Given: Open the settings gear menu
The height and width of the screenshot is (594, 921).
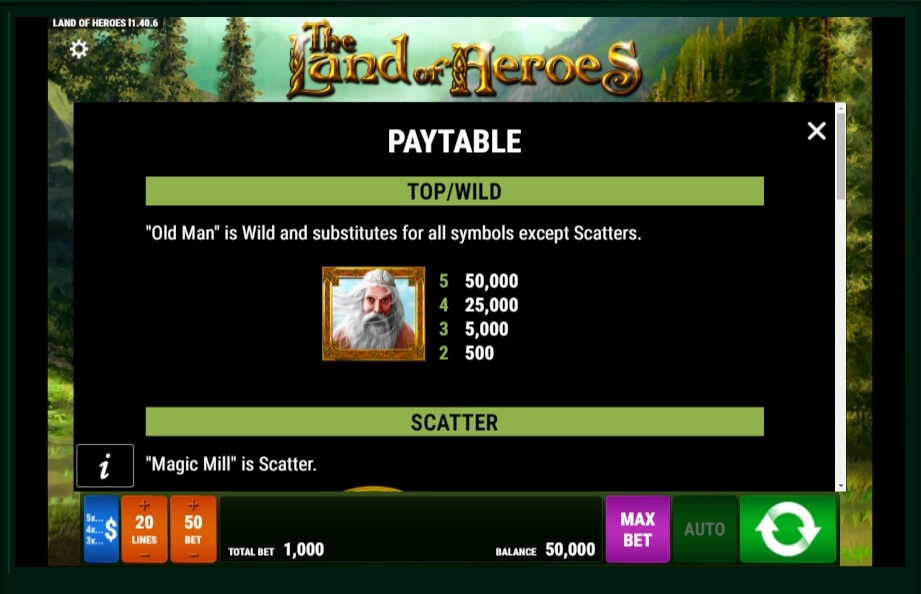Looking at the screenshot, I should click(x=79, y=48).
